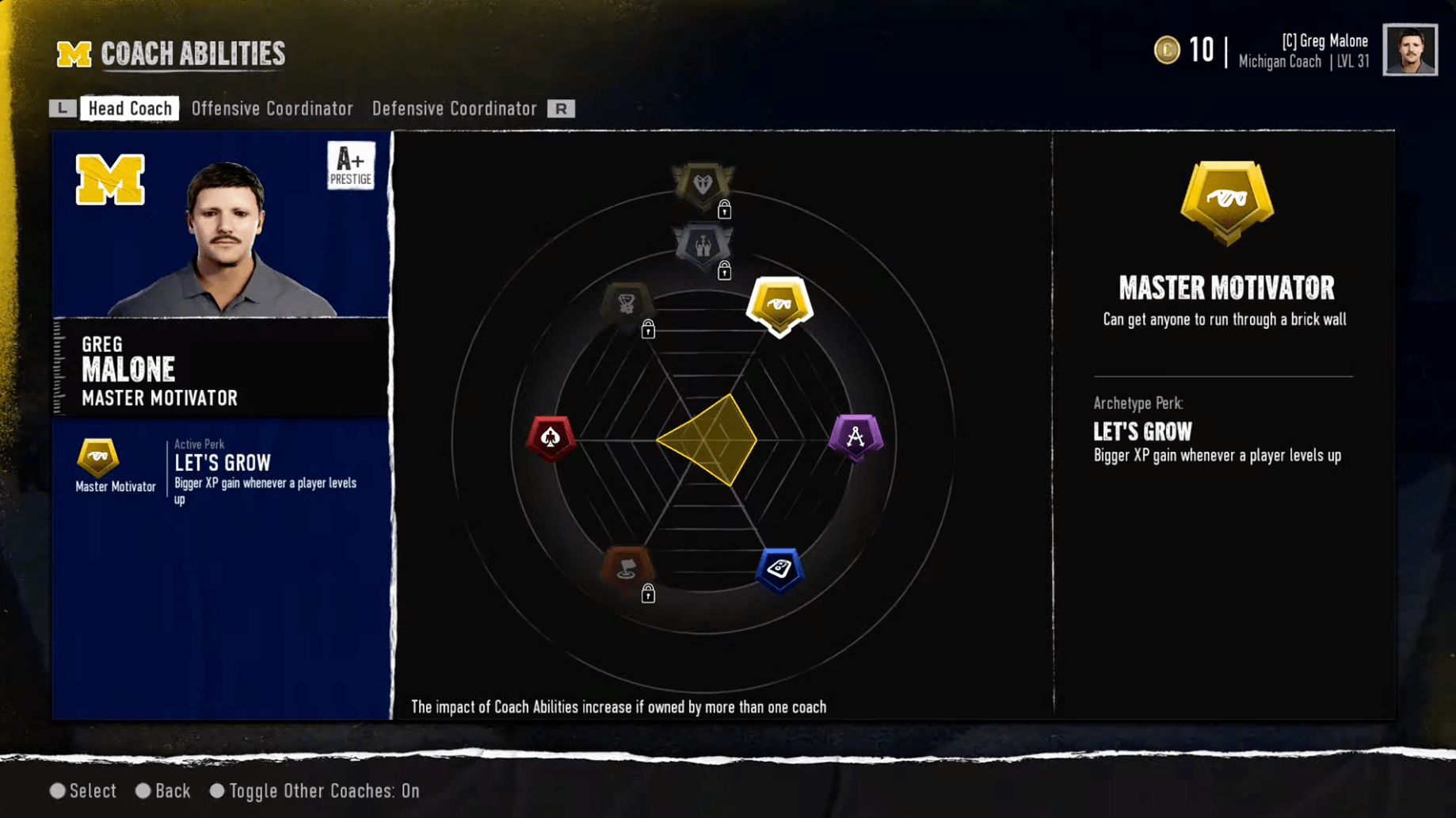Open the Defensive Coordinator tab

click(455, 109)
